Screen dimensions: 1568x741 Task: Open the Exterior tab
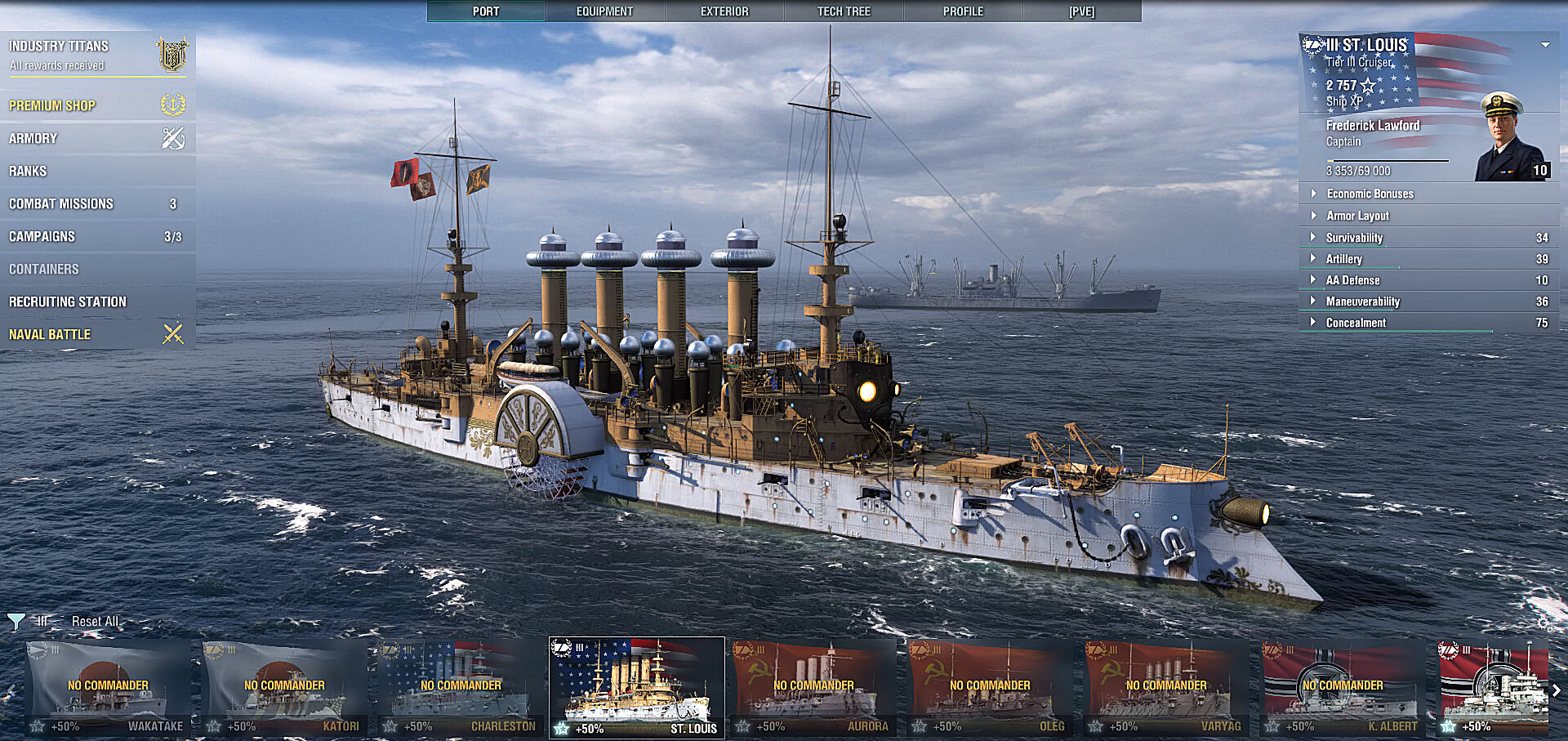[x=724, y=11]
